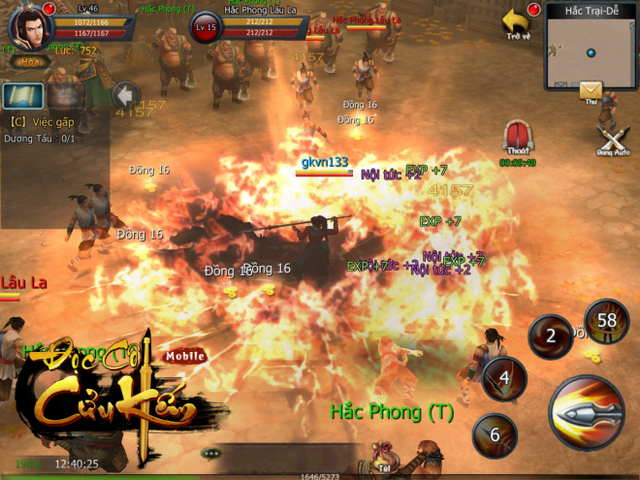Image resolution: width=640 pixels, height=480 pixels.
Task: Activate the skill showing cooldown 4
Action: [505, 379]
